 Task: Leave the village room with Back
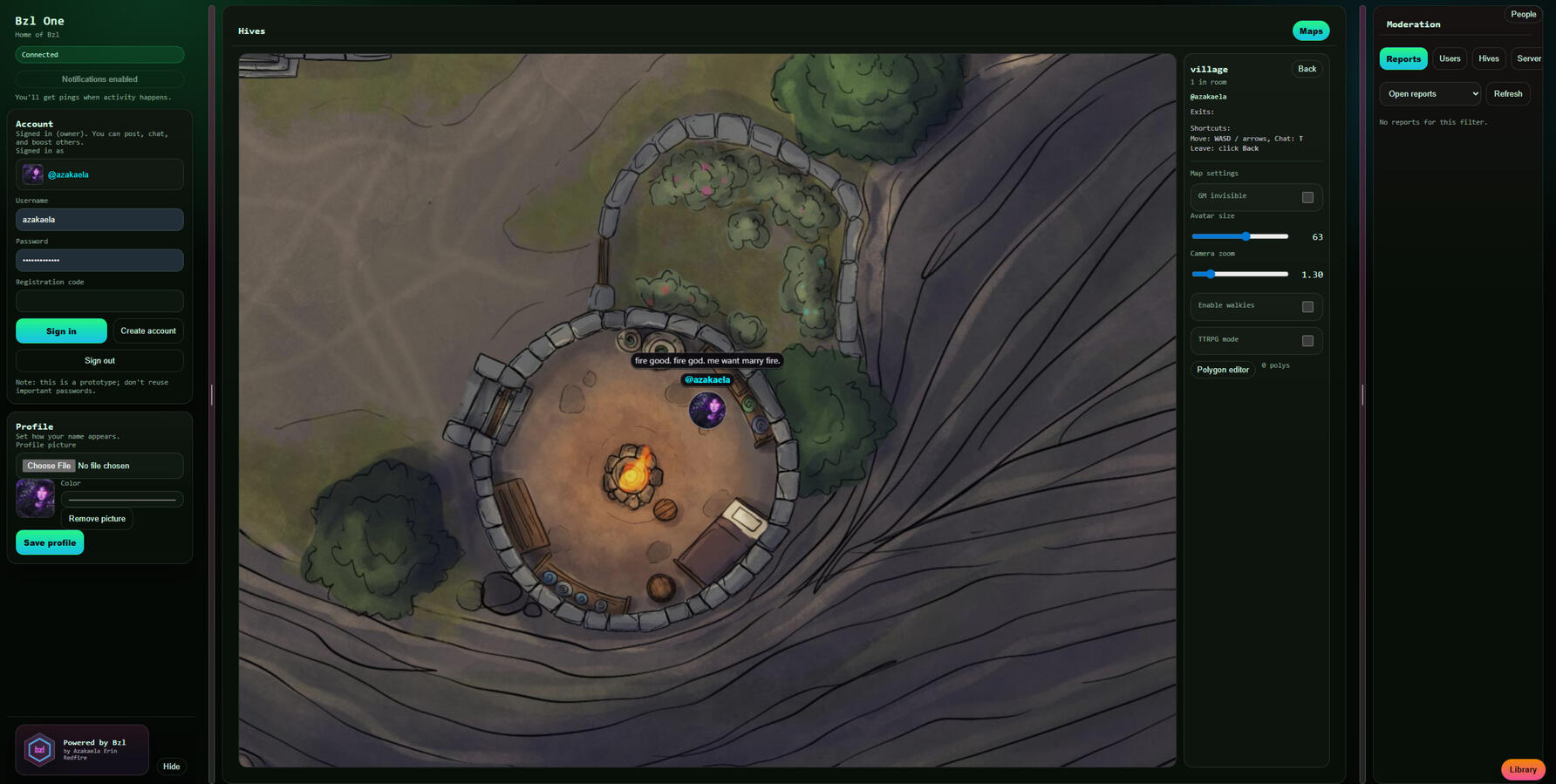point(1307,69)
